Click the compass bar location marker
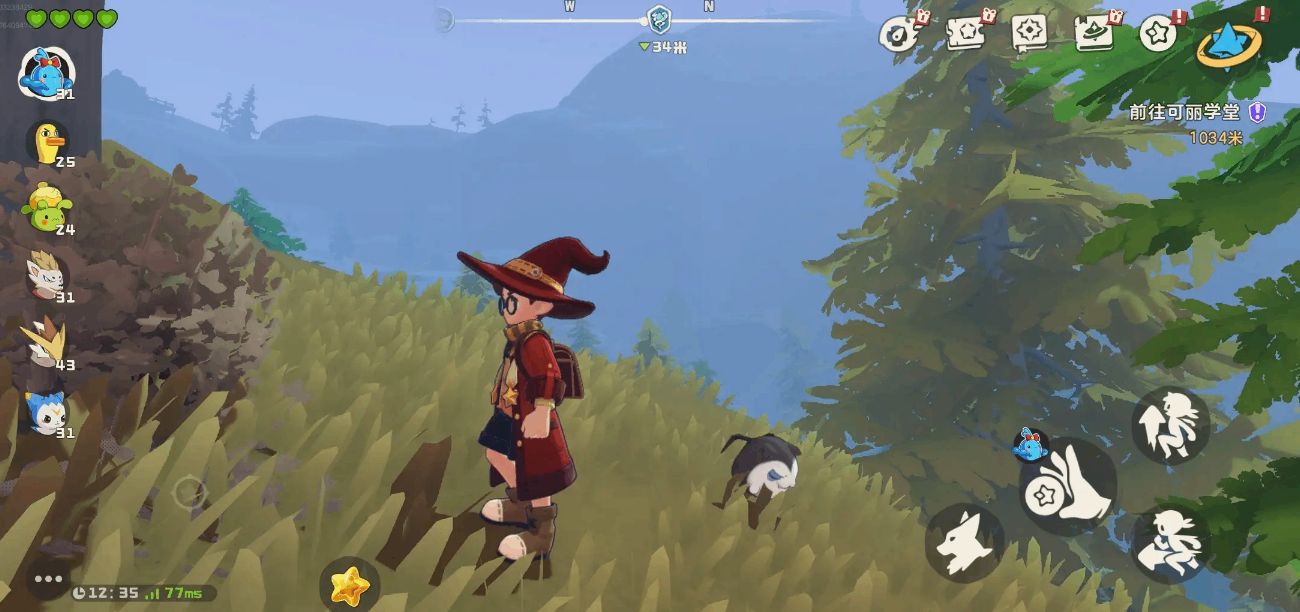The height and width of the screenshot is (612, 1300). tap(659, 18)
